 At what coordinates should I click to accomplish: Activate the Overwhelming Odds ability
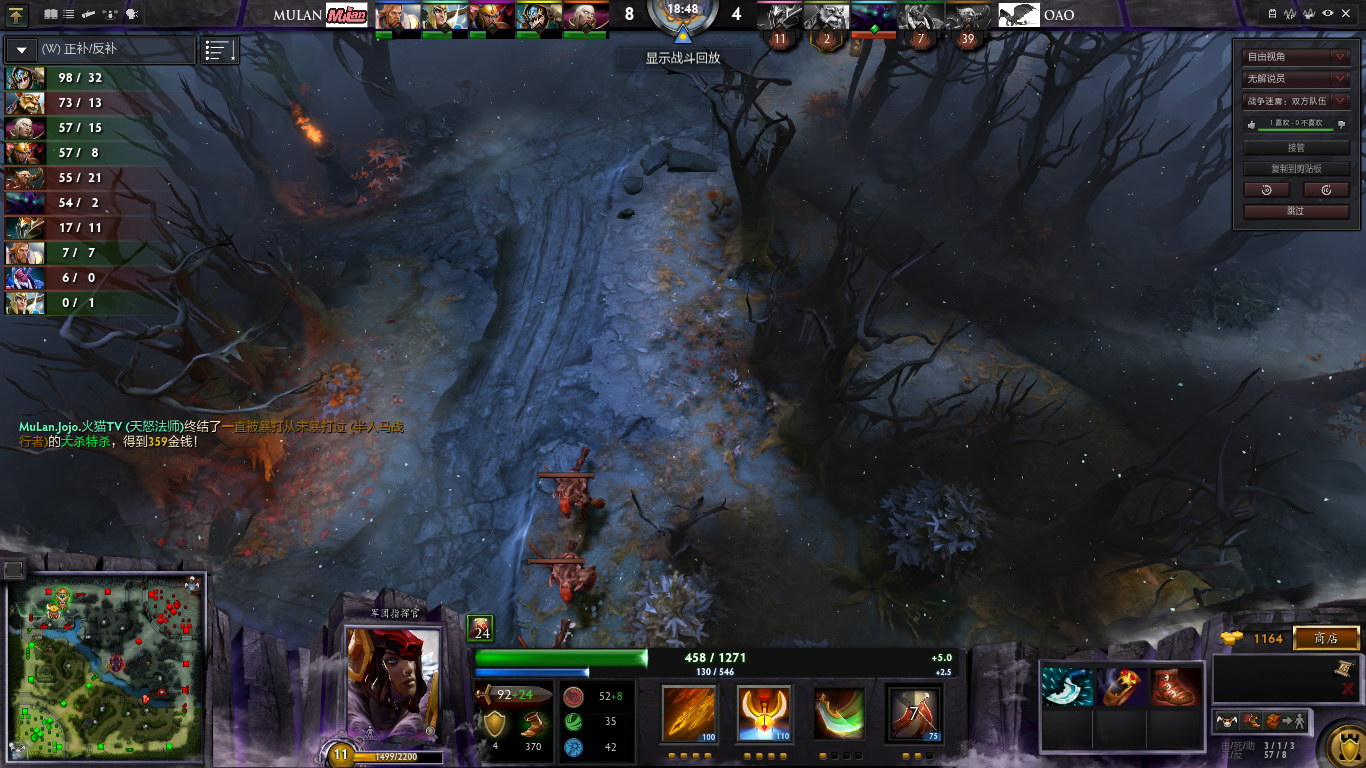[689, 714]
